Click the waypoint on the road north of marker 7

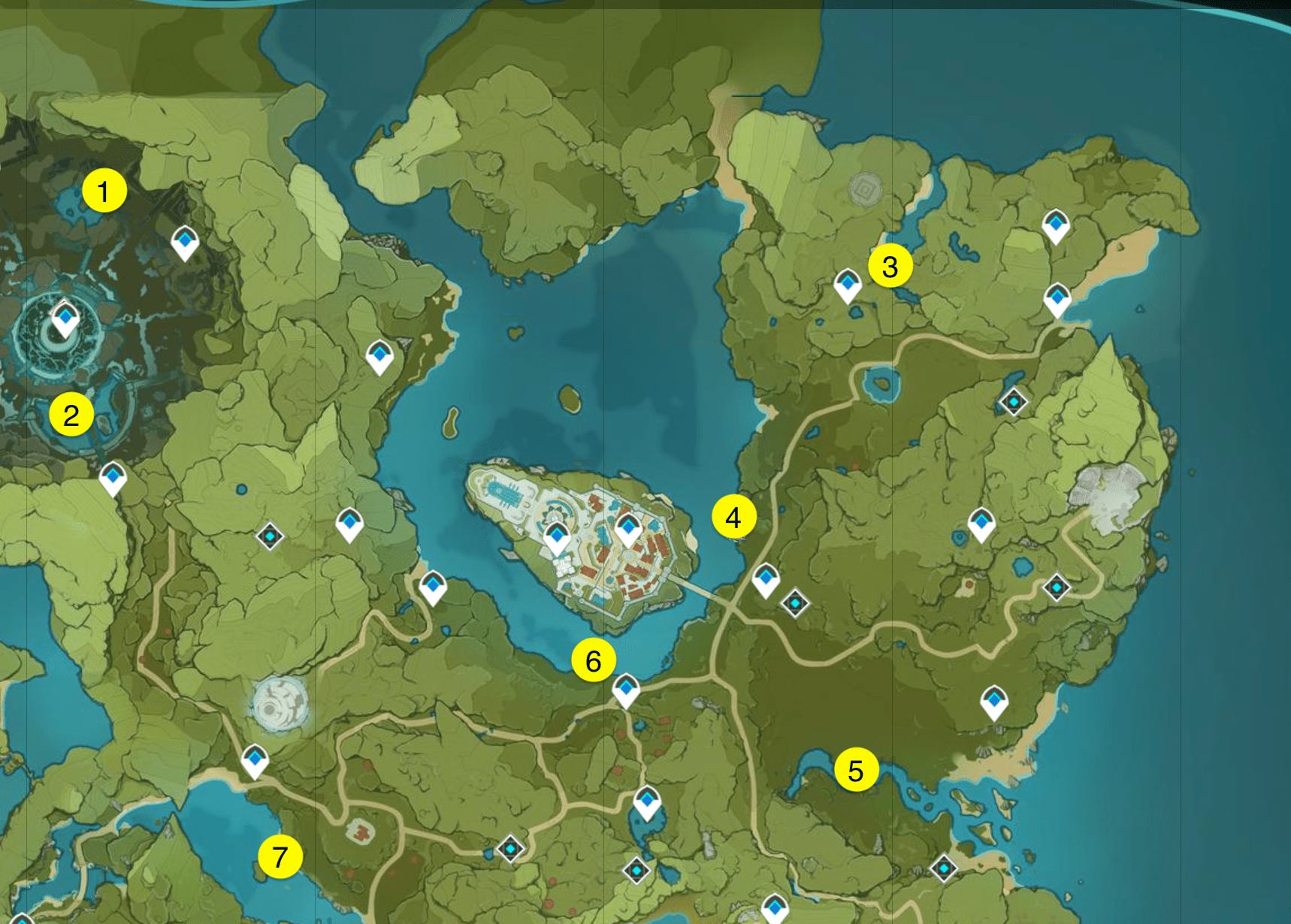pos(256,761)
